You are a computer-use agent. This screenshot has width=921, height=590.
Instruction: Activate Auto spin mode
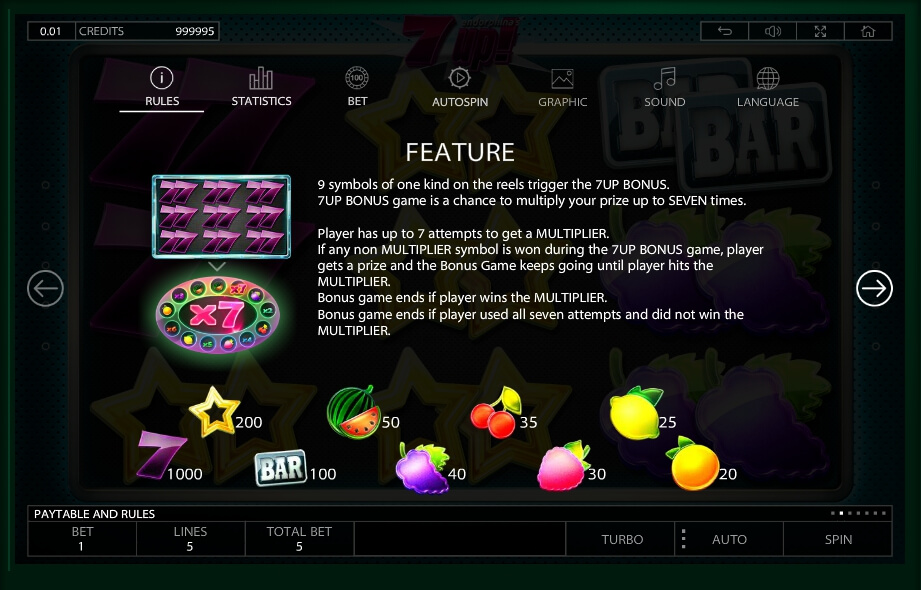pyautogui.click(x=729, y=539)
